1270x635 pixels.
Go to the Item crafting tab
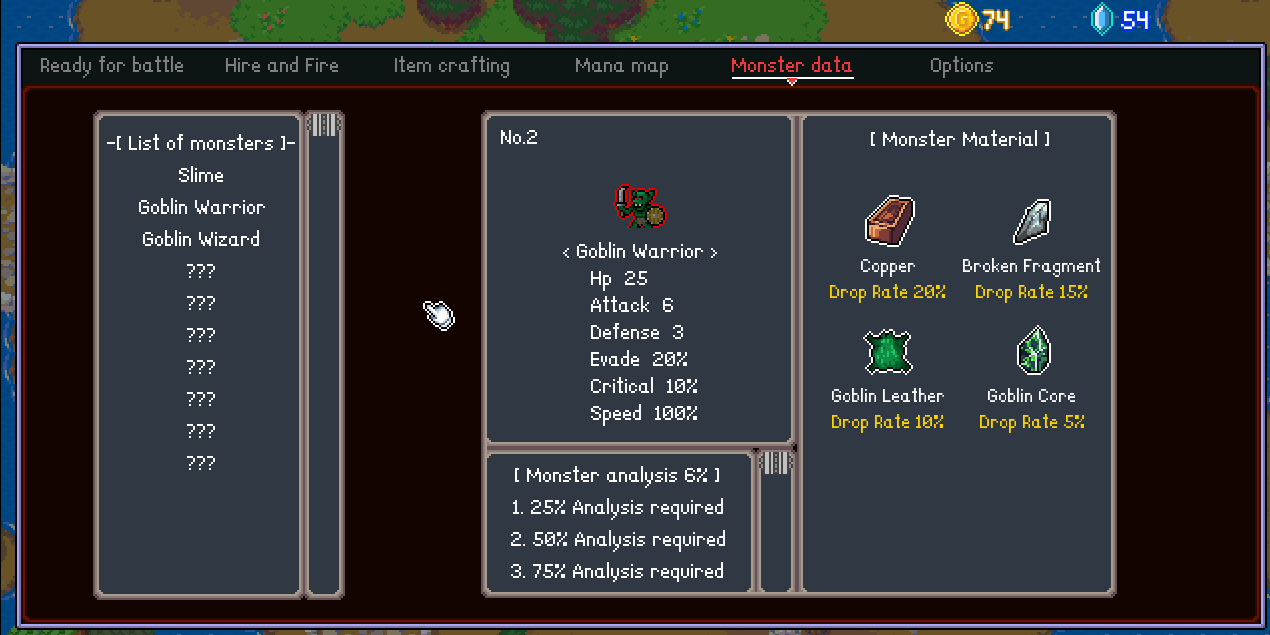(452, 66)
